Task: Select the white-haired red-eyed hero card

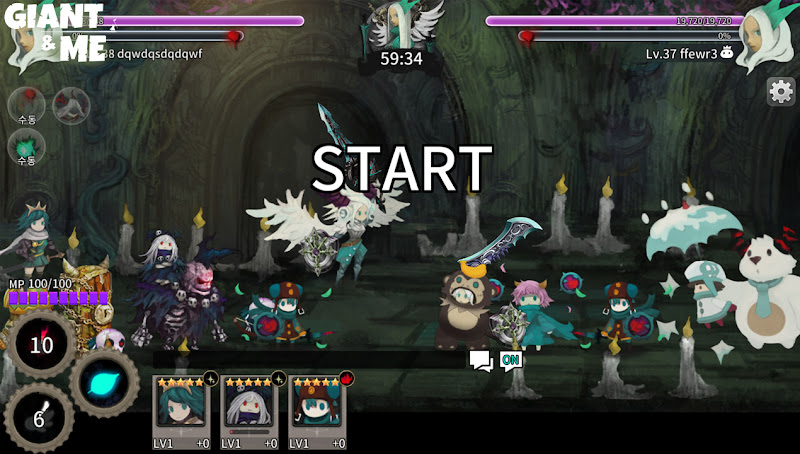Action: click(x=249, y=411)
